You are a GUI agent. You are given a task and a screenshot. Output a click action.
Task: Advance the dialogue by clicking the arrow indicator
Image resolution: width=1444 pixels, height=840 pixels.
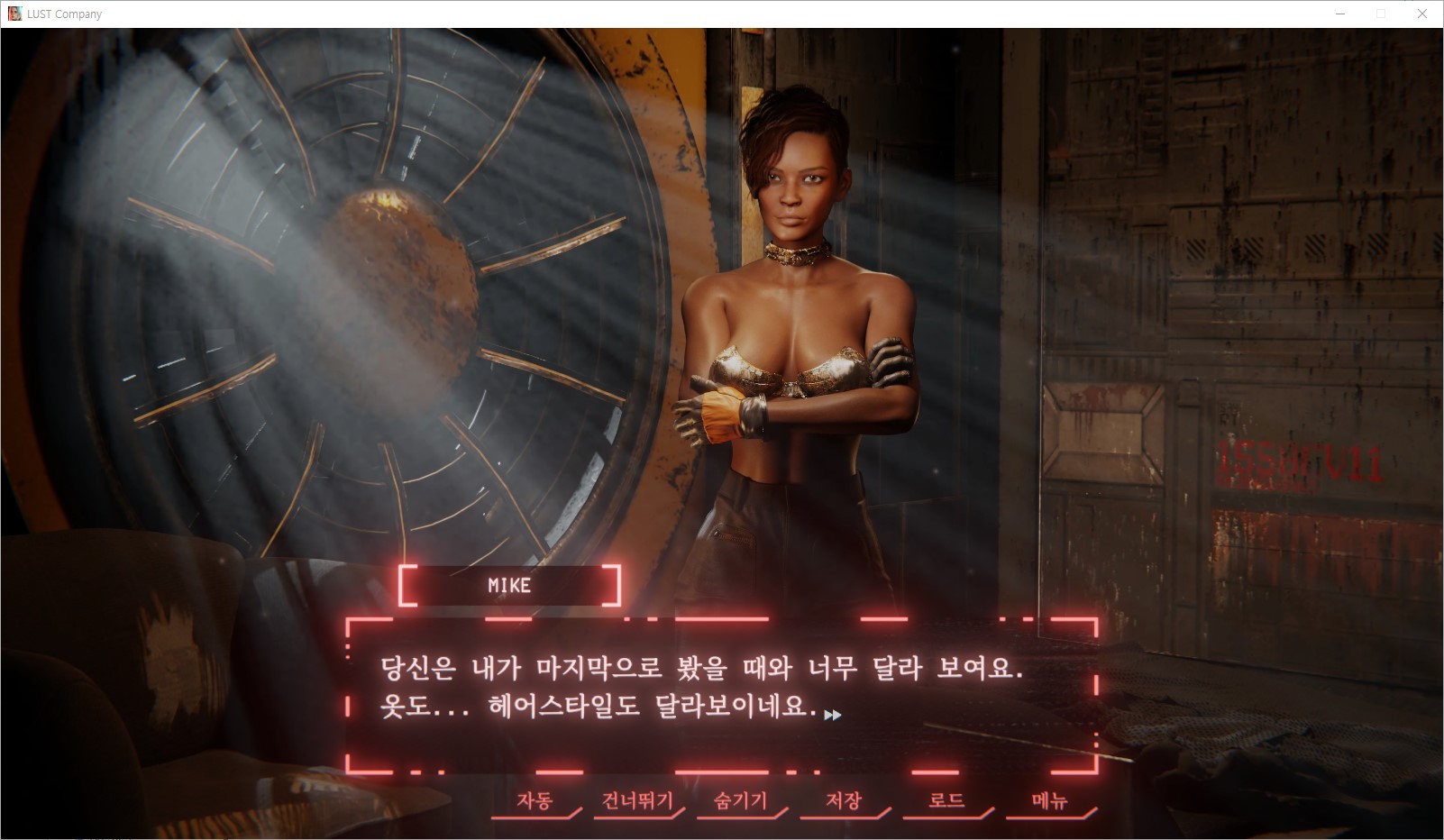(x=833, y=715)
